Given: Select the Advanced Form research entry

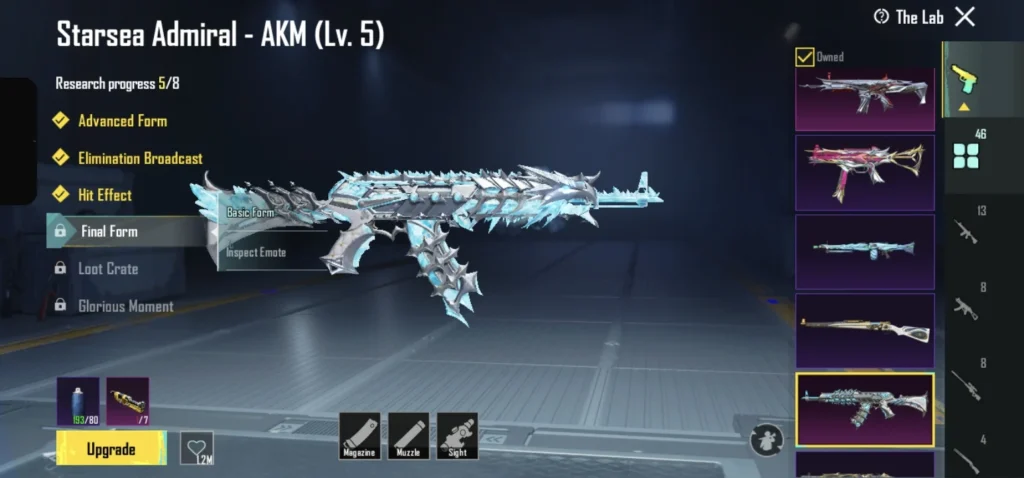Looking at the screenshot, I should pyautogui.click(x=122, y=121).
